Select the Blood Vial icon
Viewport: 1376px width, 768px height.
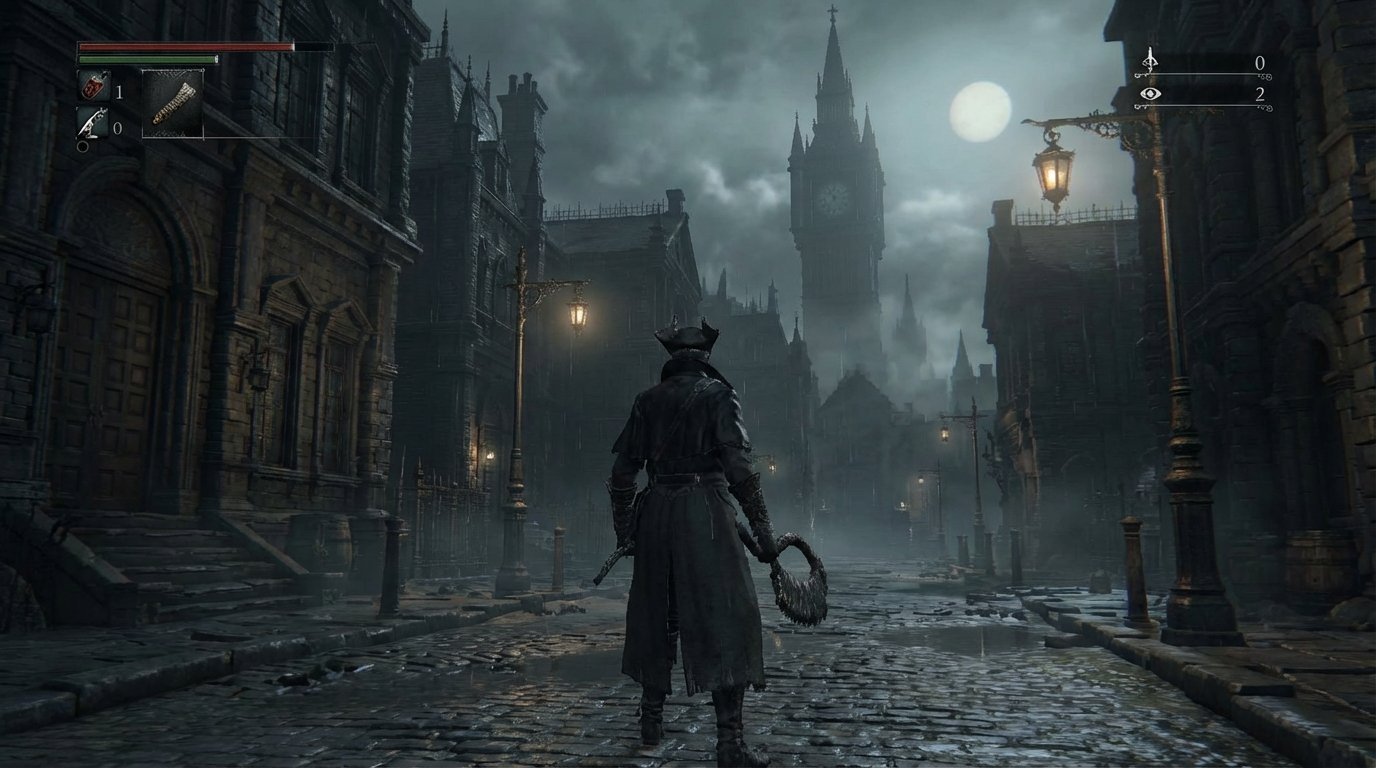click(94, 88)
